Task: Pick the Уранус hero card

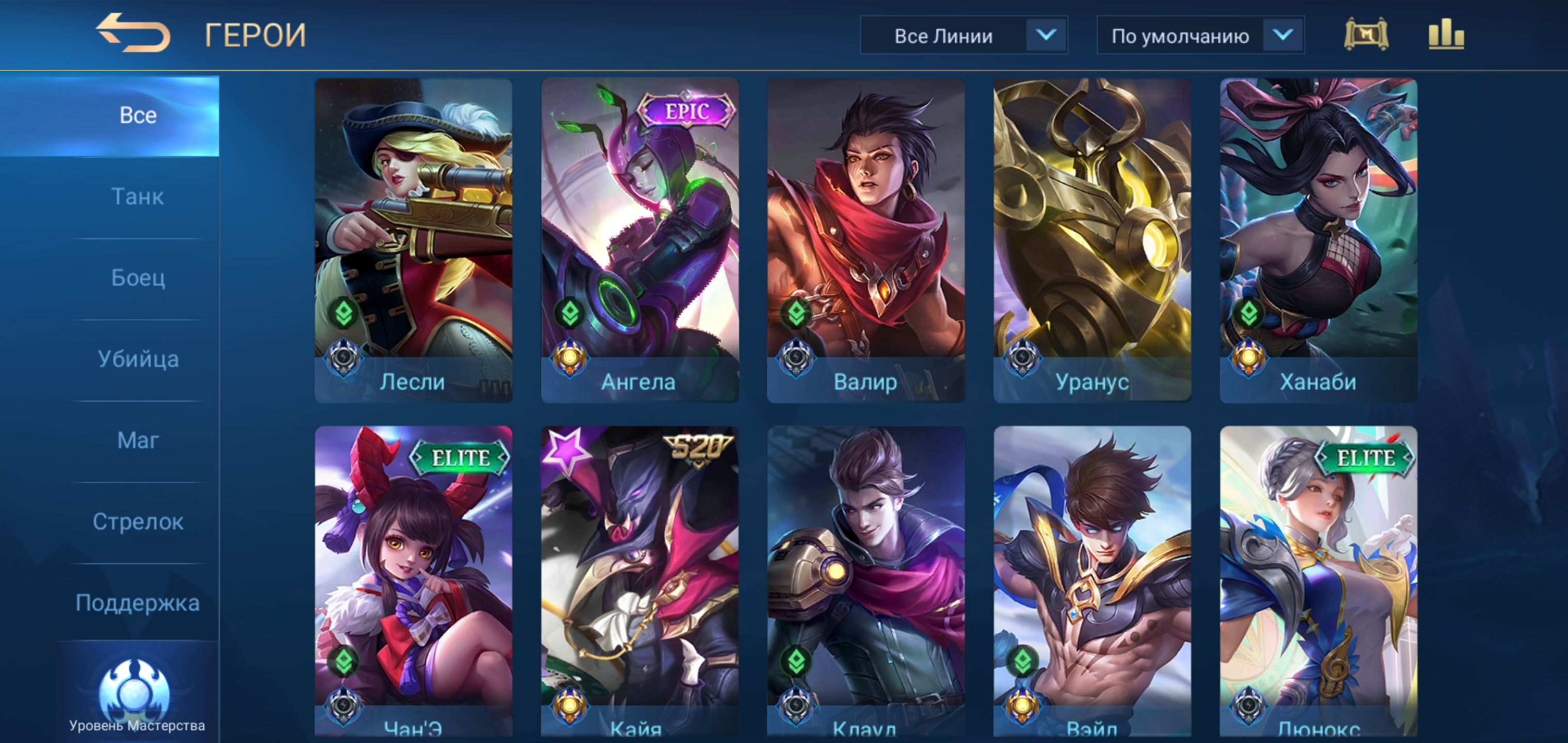Action: (1092, 239)
